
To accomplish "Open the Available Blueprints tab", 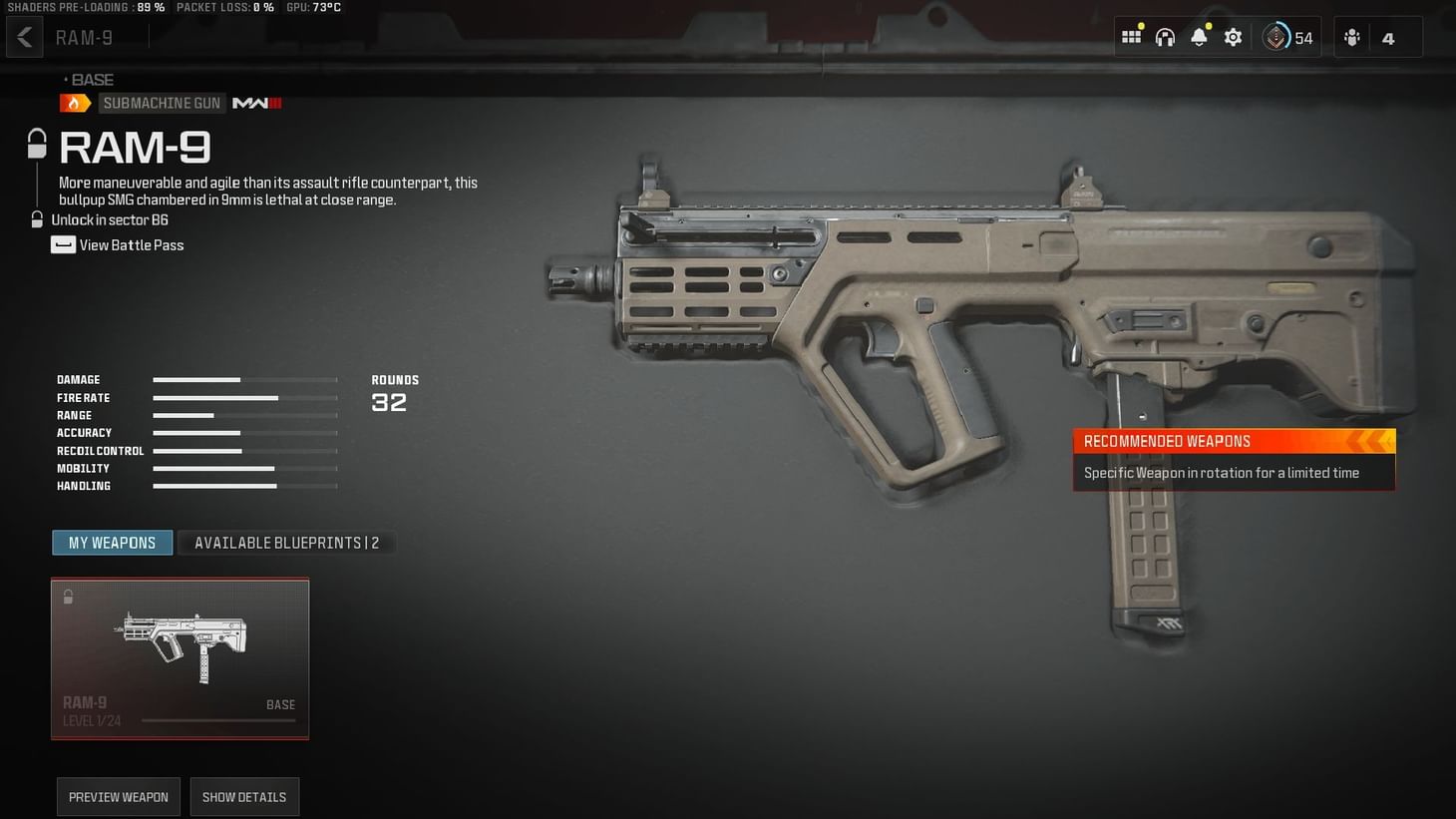I will [x=286, y=543].
